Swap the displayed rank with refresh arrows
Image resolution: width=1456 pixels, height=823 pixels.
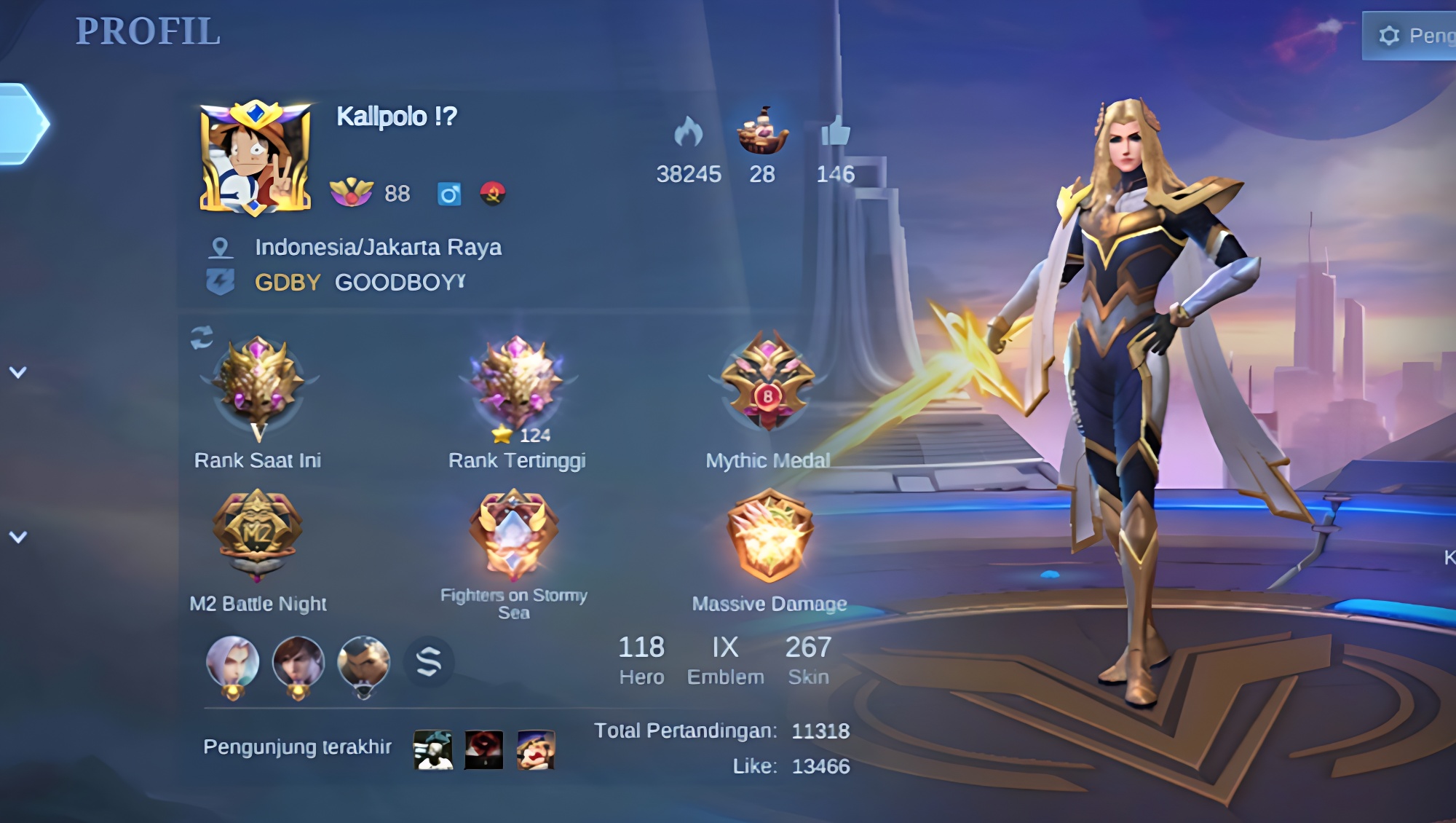(x=202, y=337)
